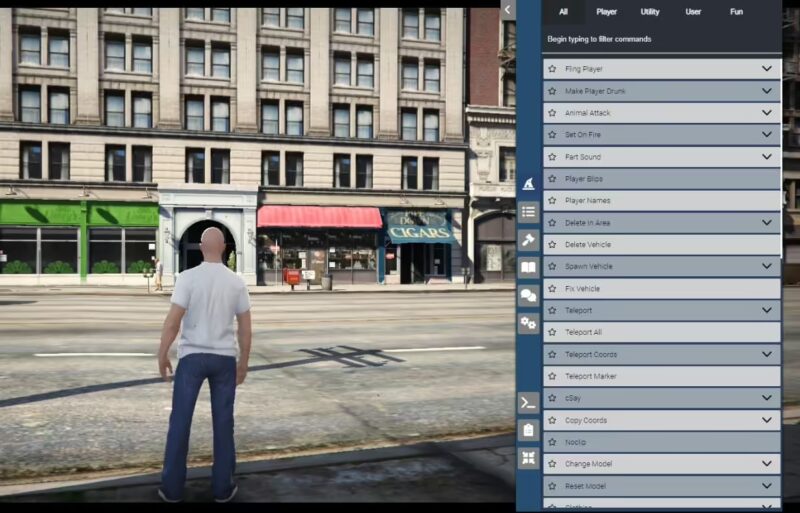Open the terminal console sidebar icon
Screen dimensions: 800x513
tap(528, 402)
